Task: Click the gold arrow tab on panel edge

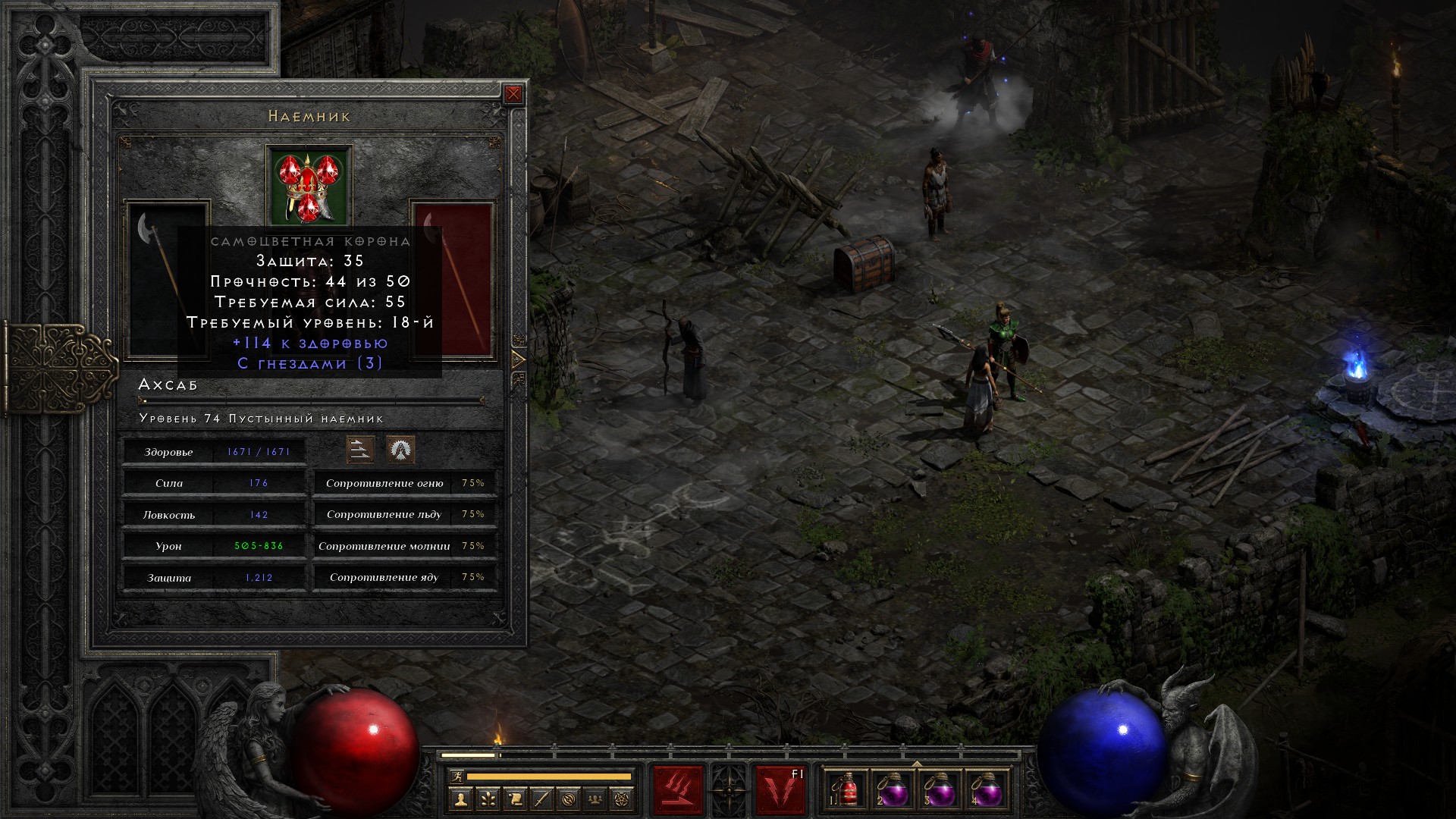Action: 519,359
